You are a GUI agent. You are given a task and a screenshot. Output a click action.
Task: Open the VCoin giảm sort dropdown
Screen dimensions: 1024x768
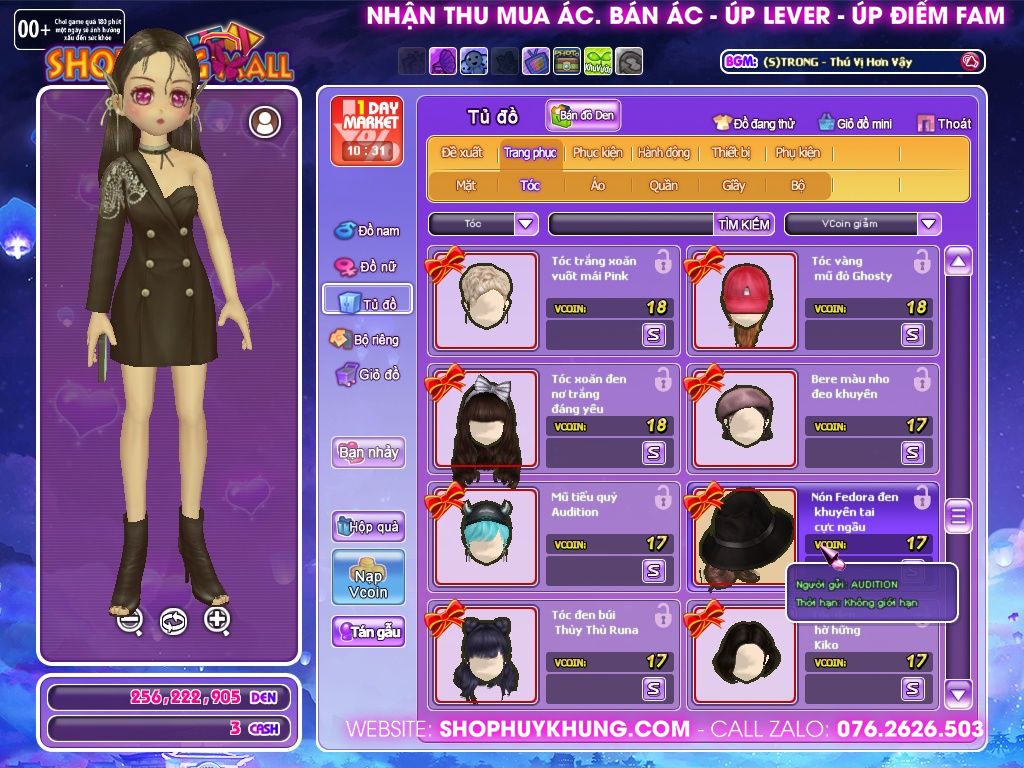(x=929, y=224)
